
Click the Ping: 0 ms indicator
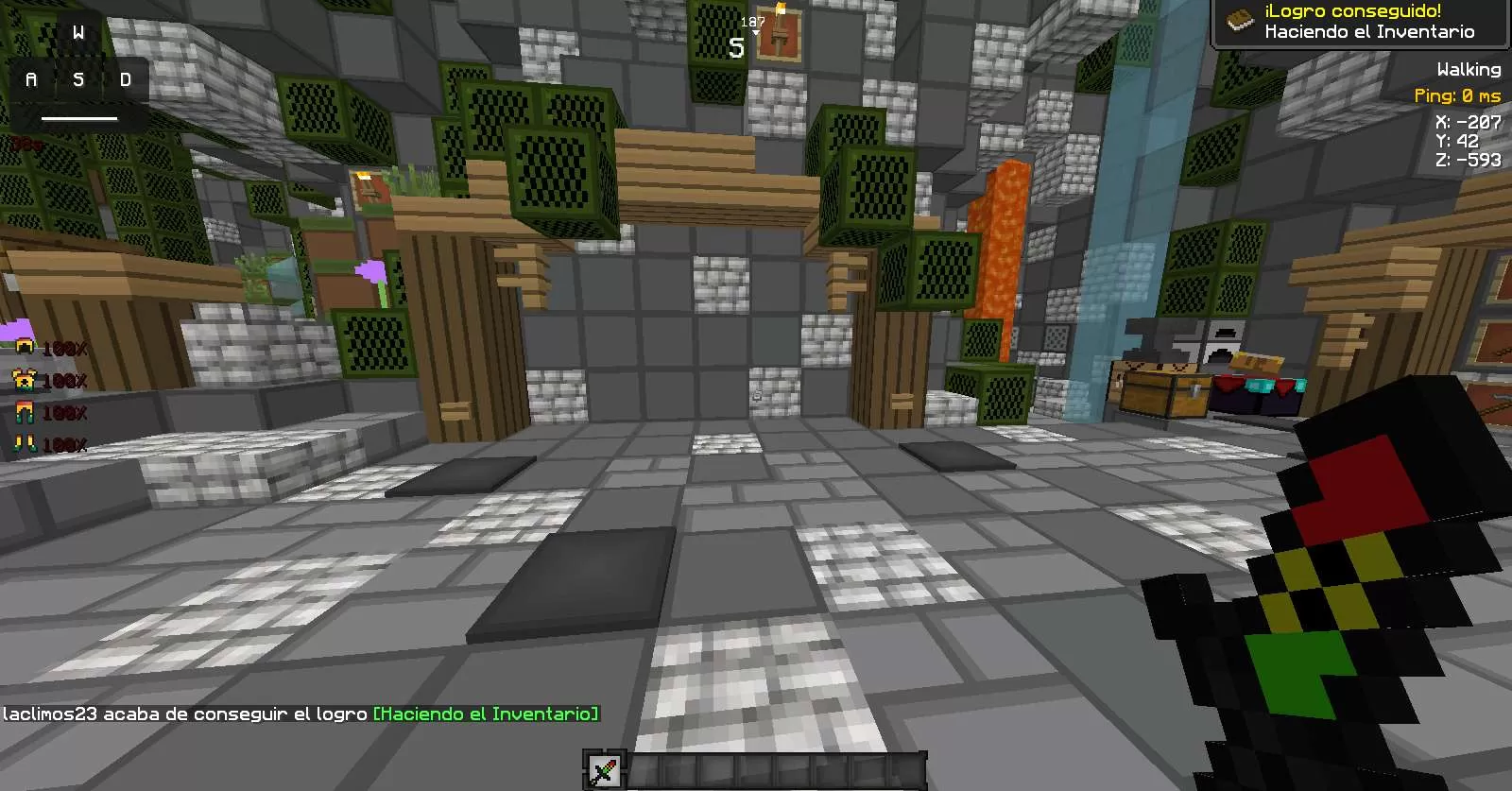(x=1457, y=95)
